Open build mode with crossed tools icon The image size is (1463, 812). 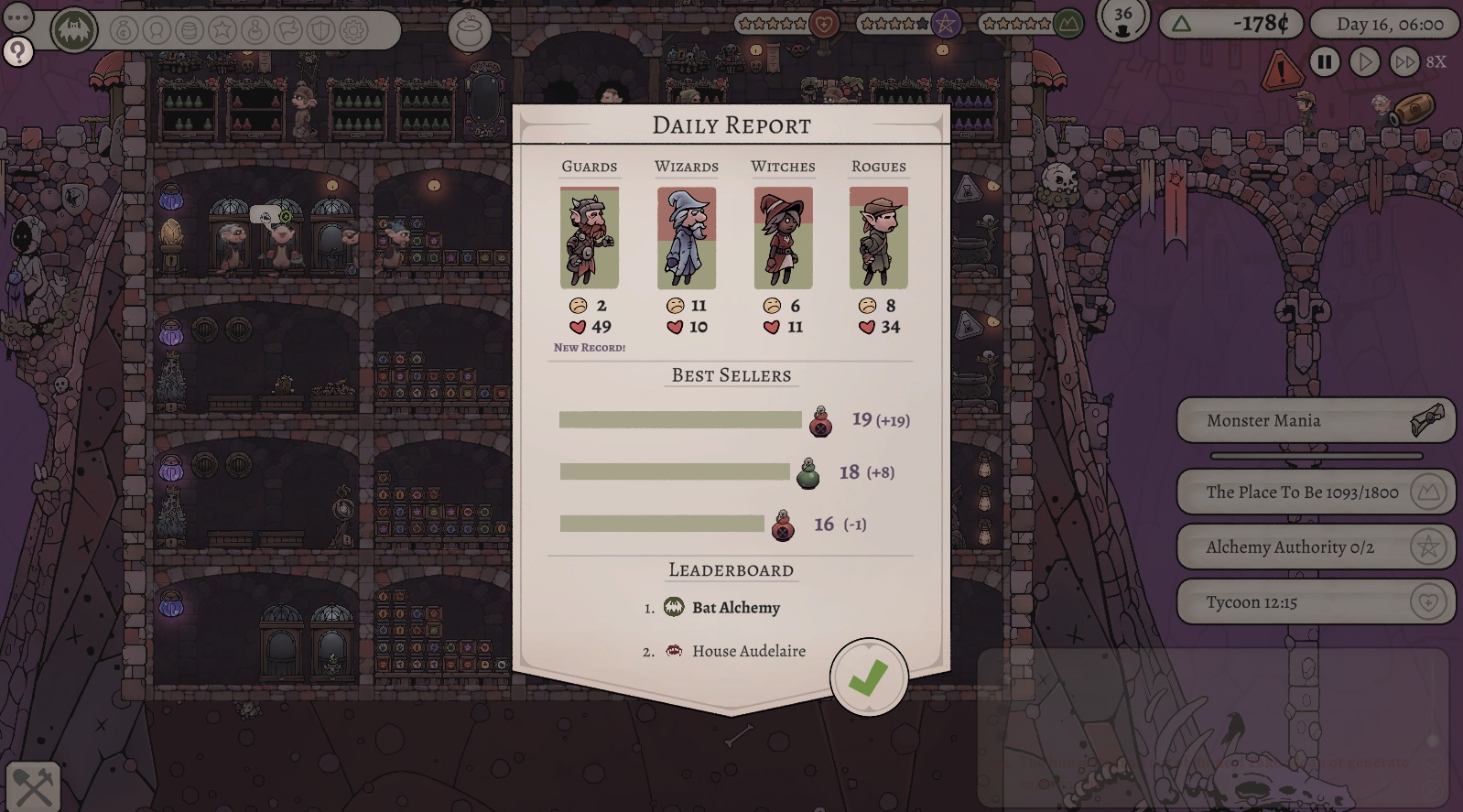coord(33,786)
